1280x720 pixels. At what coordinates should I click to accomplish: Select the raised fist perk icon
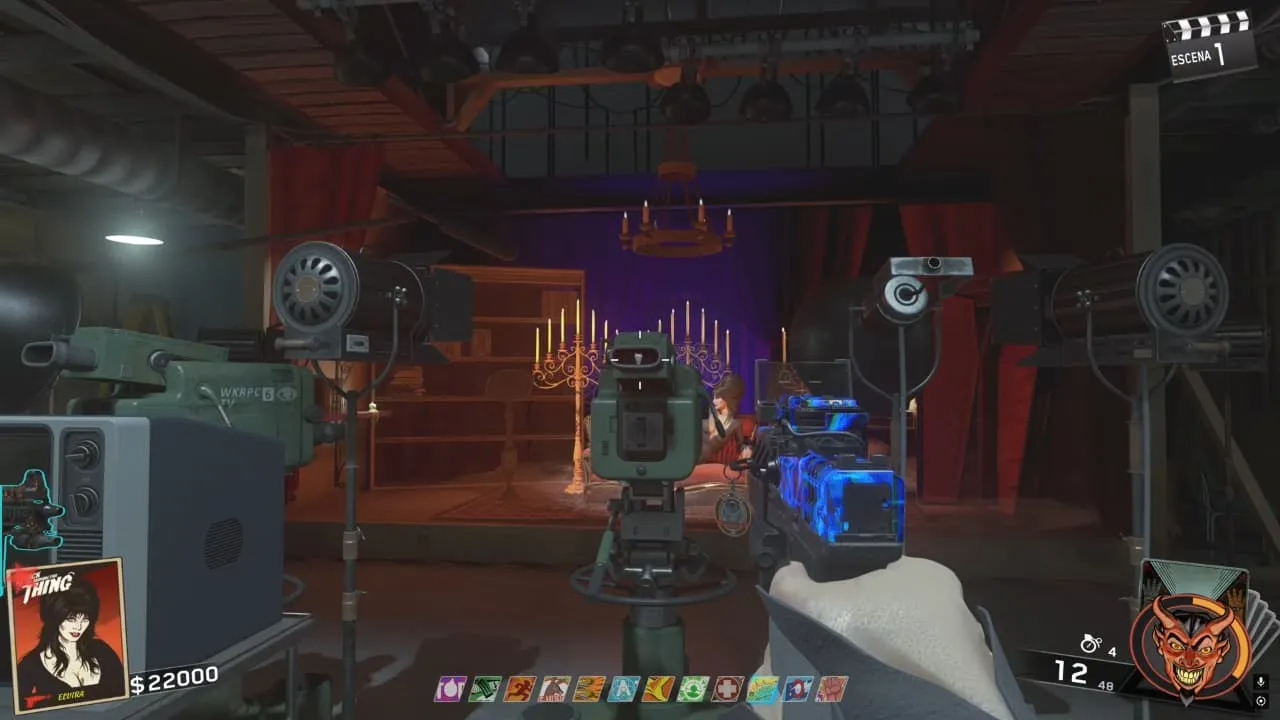pos(832,688)
